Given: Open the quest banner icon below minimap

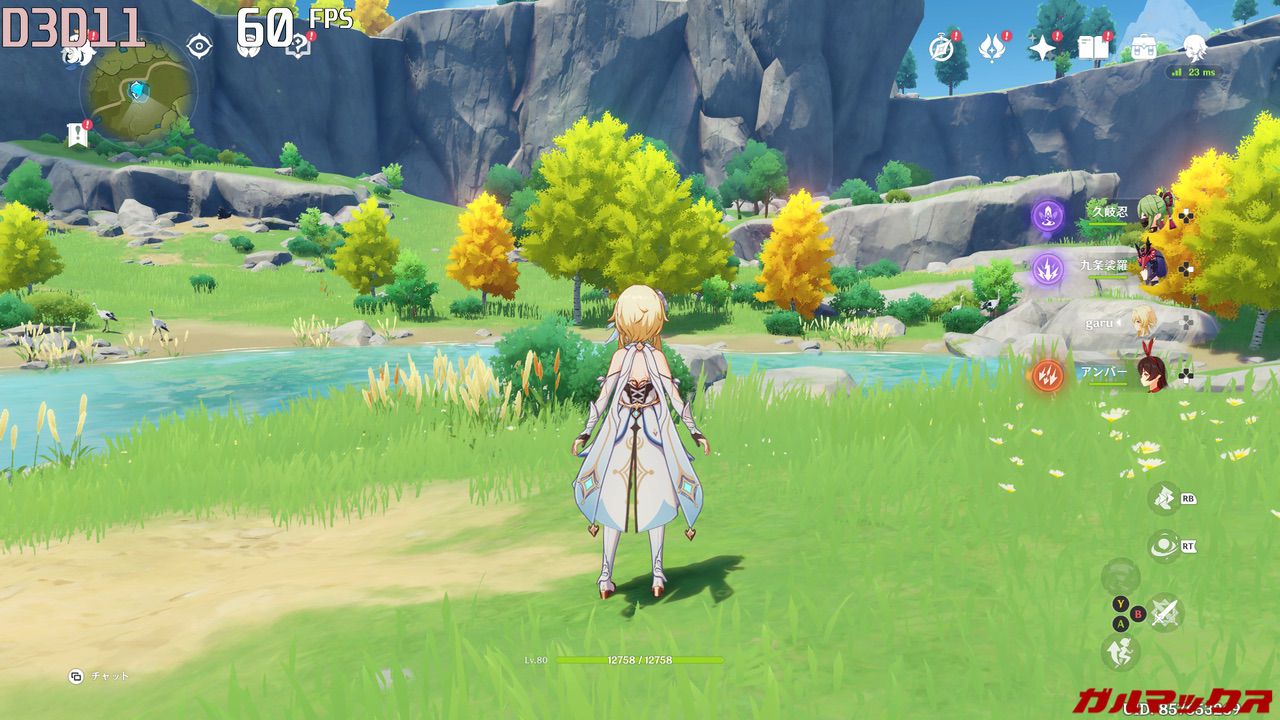Looking at the screenshot, I should coord(77,134).
